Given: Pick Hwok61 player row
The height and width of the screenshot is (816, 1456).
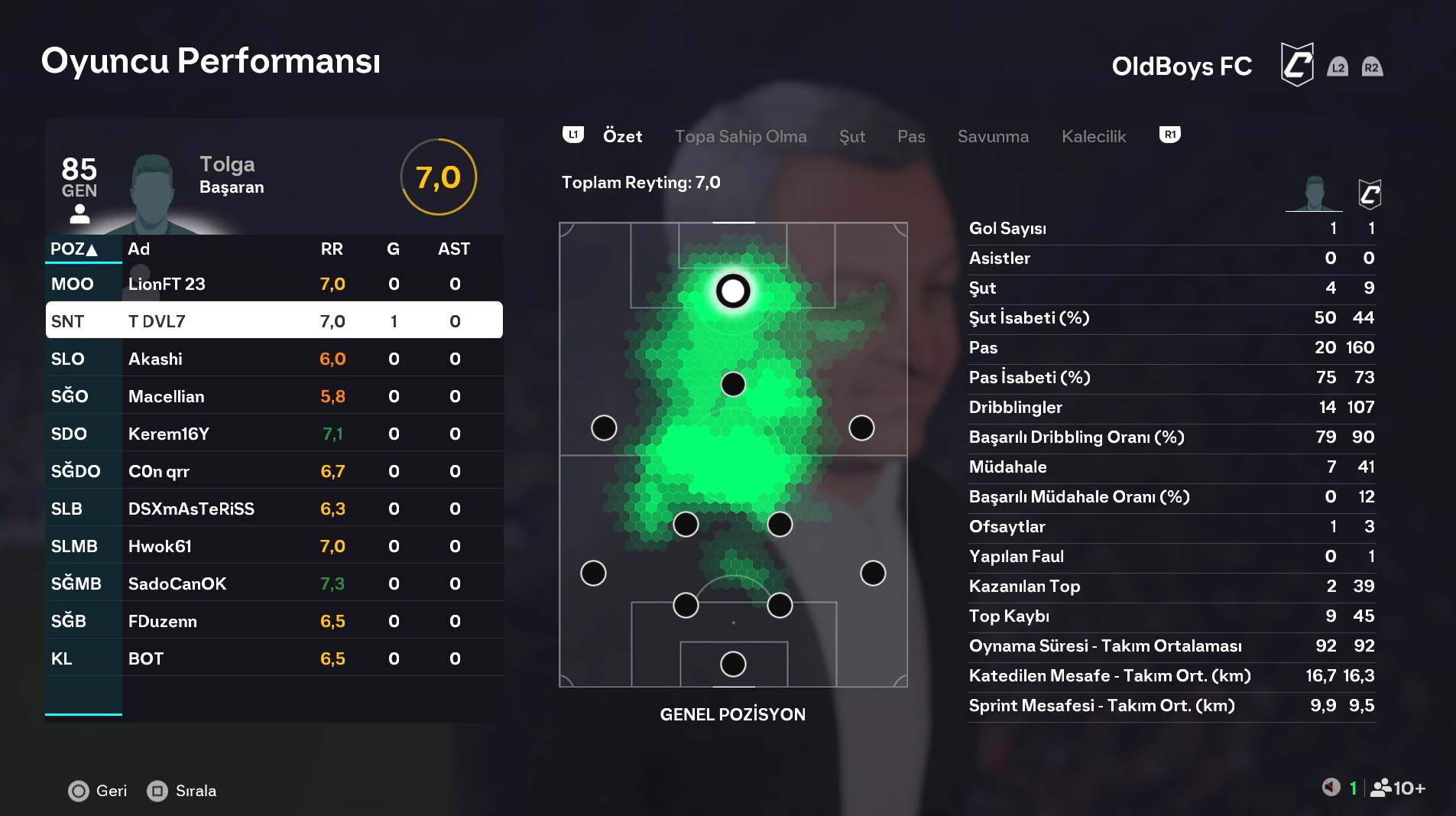Looking at the screenshot, I should click(274, 546).
